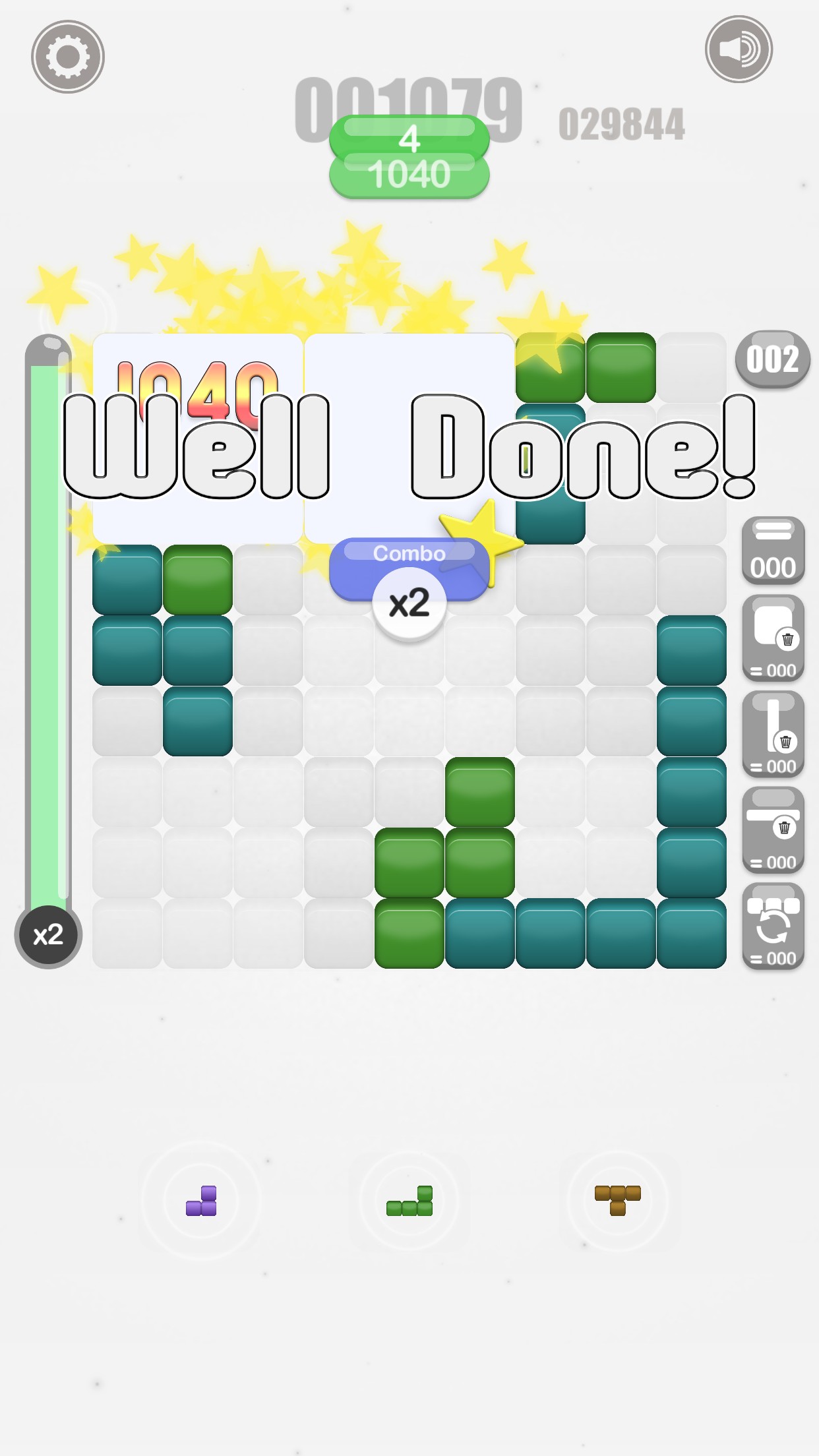Use the column clear power-up
The image size is (819, 1456).
[x=773, y=734]
